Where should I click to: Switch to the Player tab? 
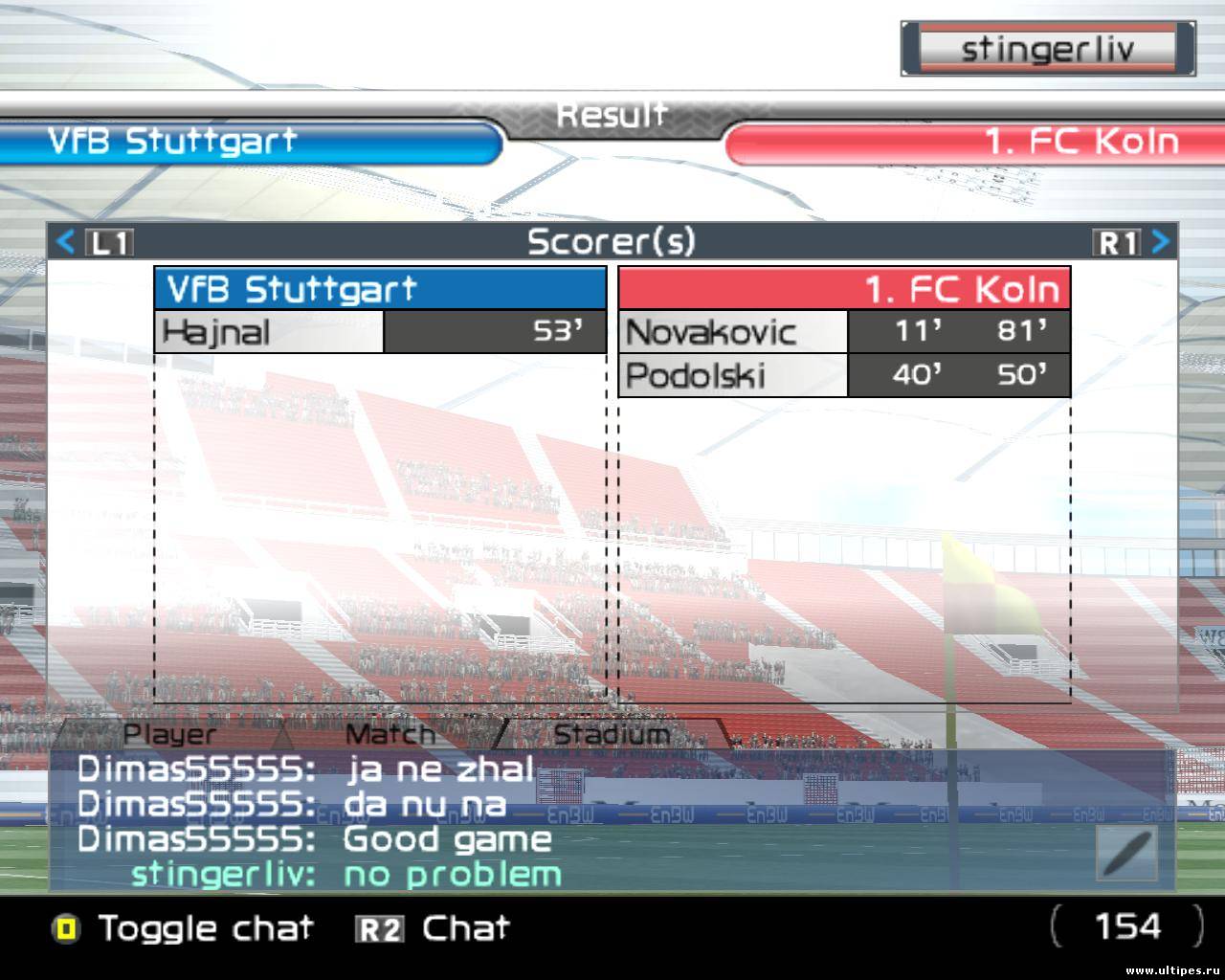pyautogui.click(x=170, y=735)
